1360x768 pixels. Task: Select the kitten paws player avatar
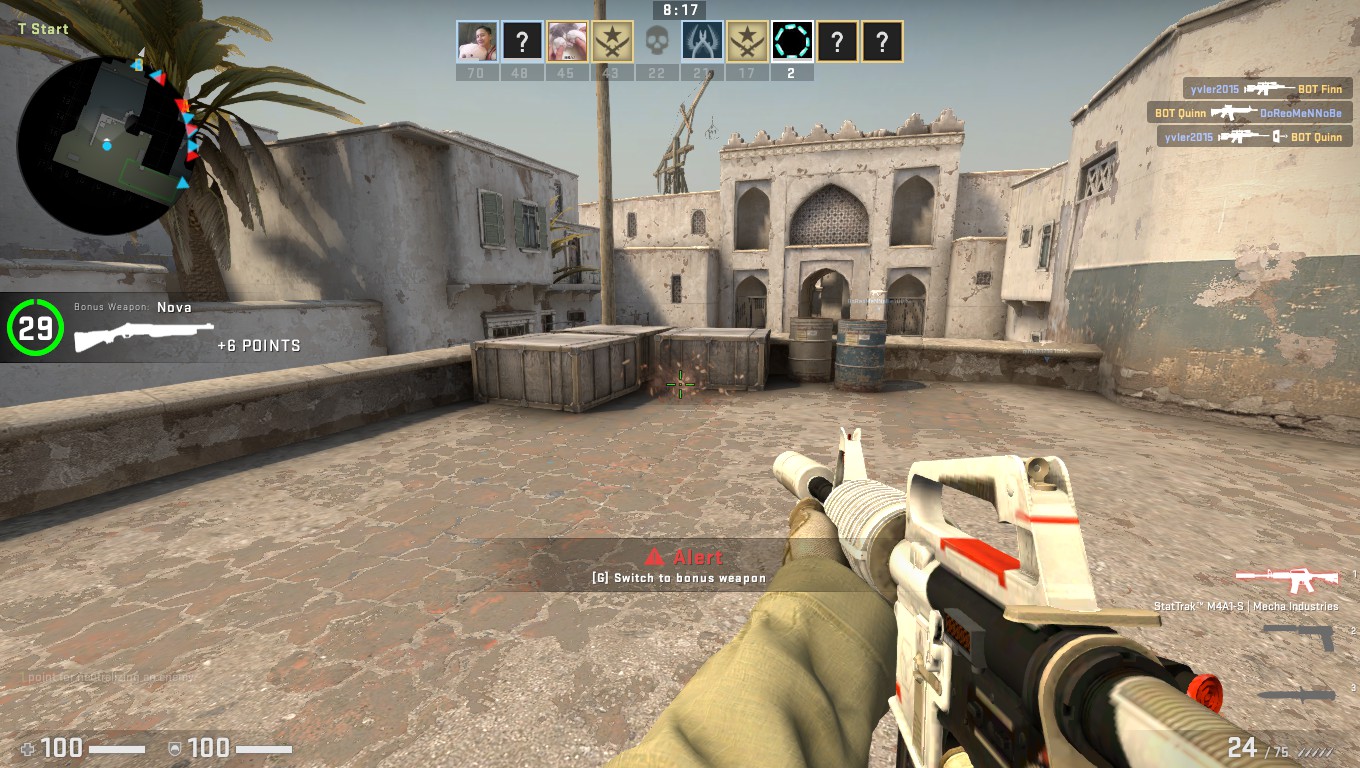566,42
